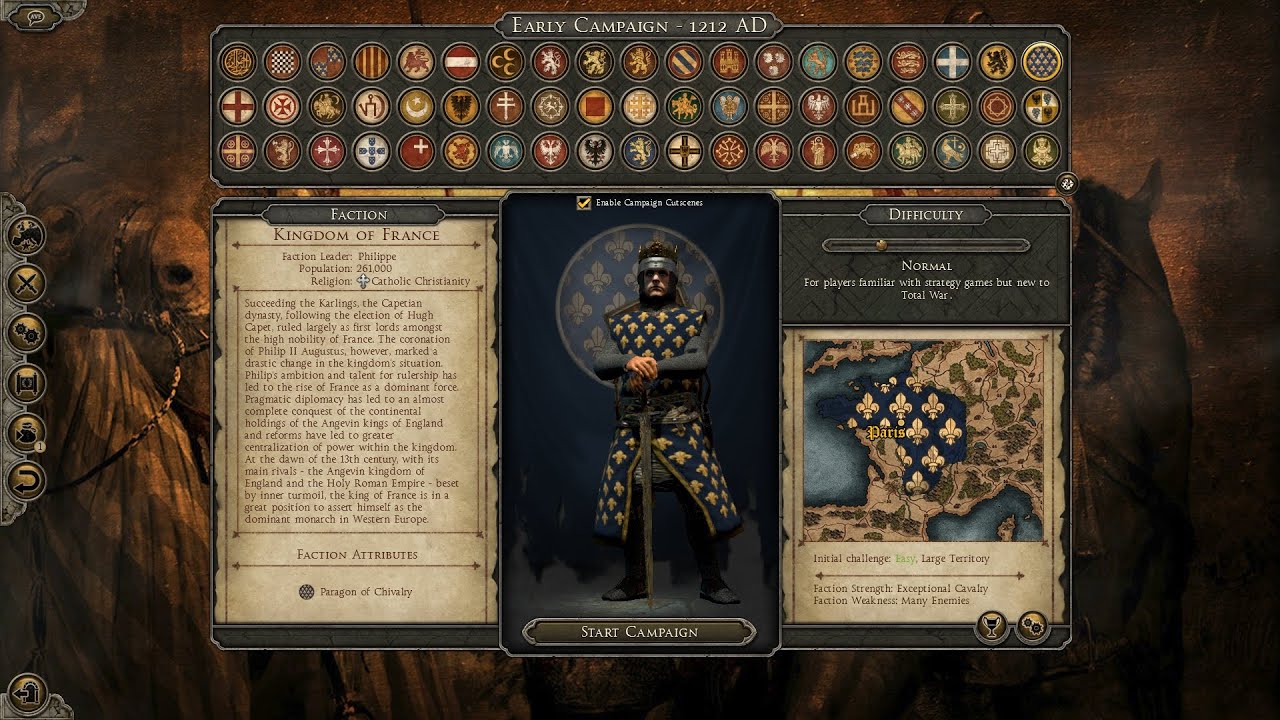The height and width of the screenshot is (720, 1280).
Task: Select the three crescents faction emblem
Action: pyautogui.click(x=505, y=62)
